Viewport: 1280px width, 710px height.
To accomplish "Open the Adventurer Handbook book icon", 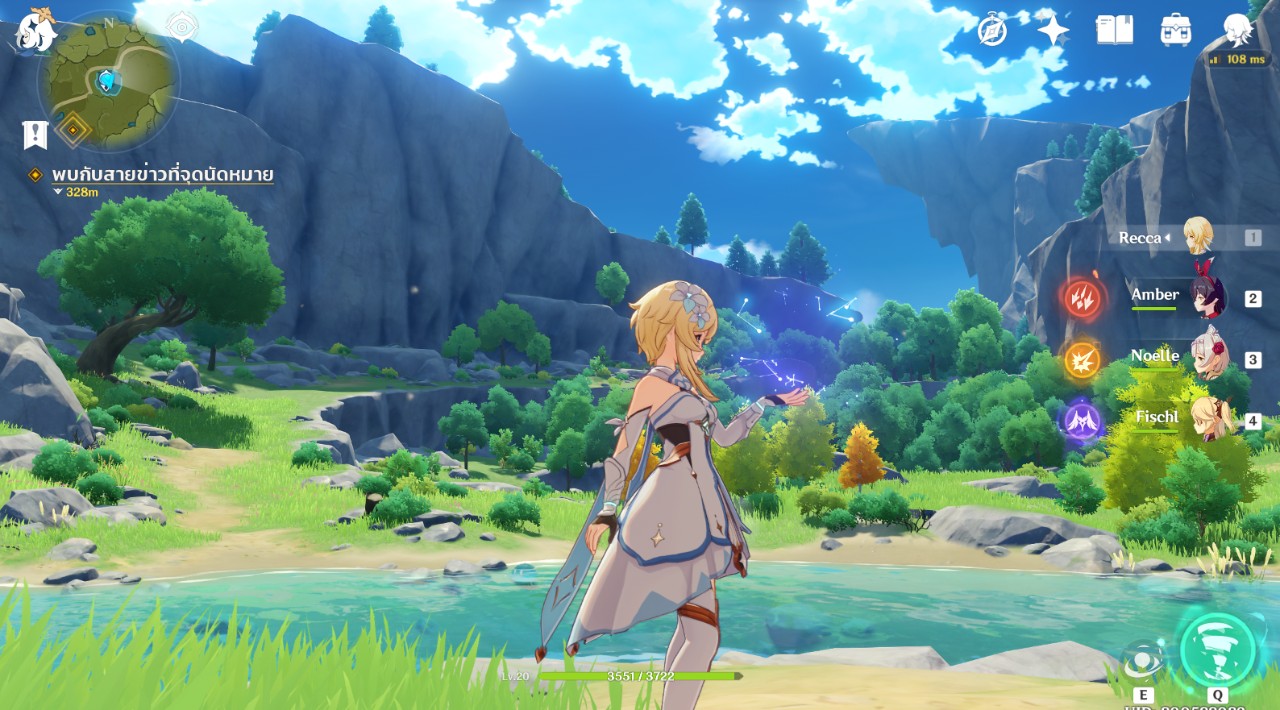I will 1114,30.
